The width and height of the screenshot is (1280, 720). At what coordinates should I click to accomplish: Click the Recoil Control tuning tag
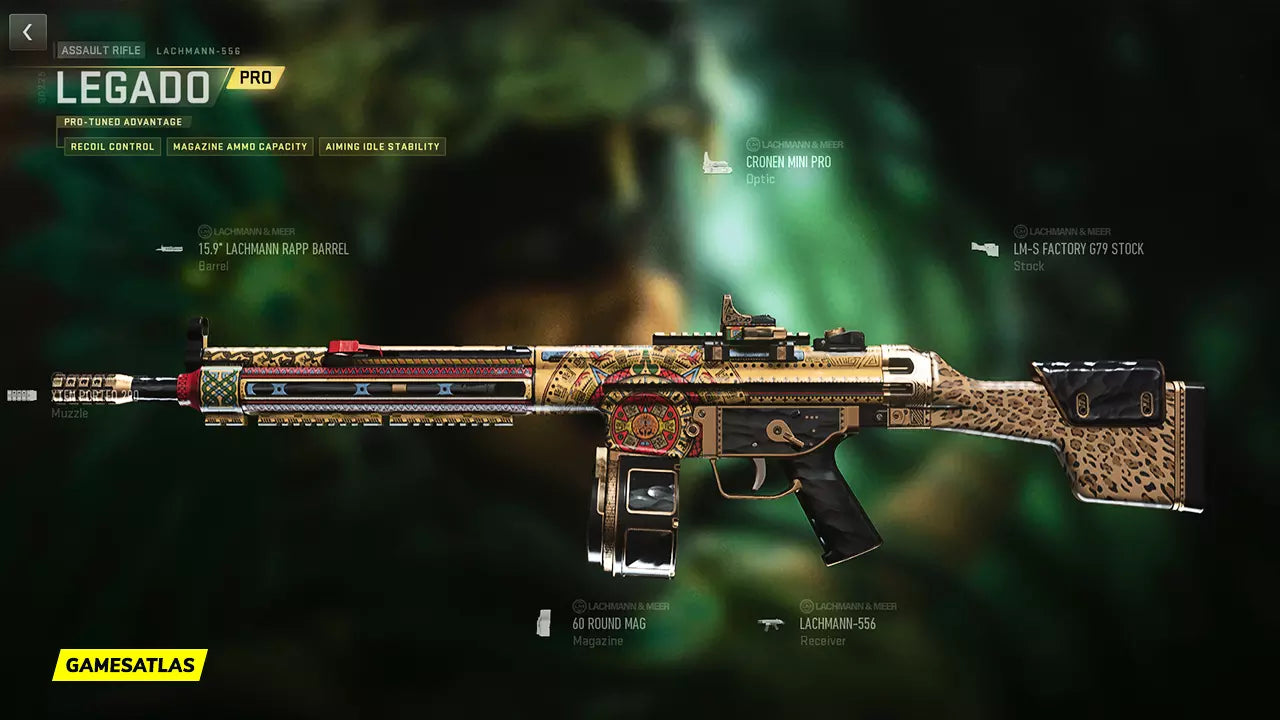pyautogui.click(x=112, y=147)
